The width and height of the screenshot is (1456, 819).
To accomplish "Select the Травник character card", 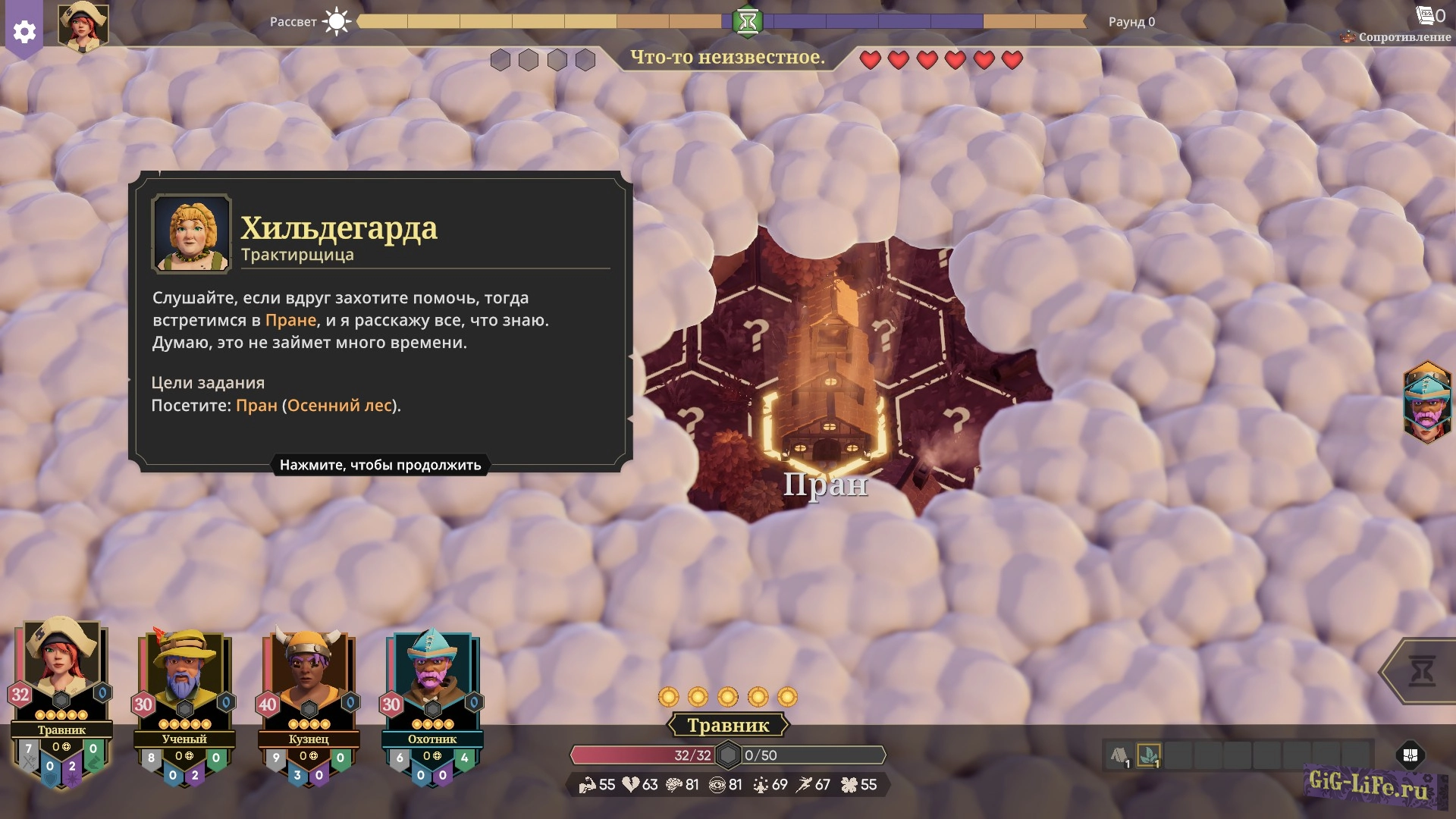I will click(x=61, y=698).
